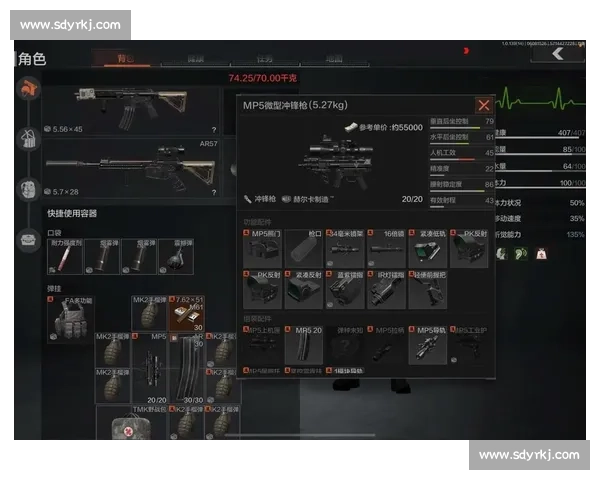Screen dimensions: 600x480
Task: Open the briefcase icon in the sidebar
Action: [x=28, y=236]
